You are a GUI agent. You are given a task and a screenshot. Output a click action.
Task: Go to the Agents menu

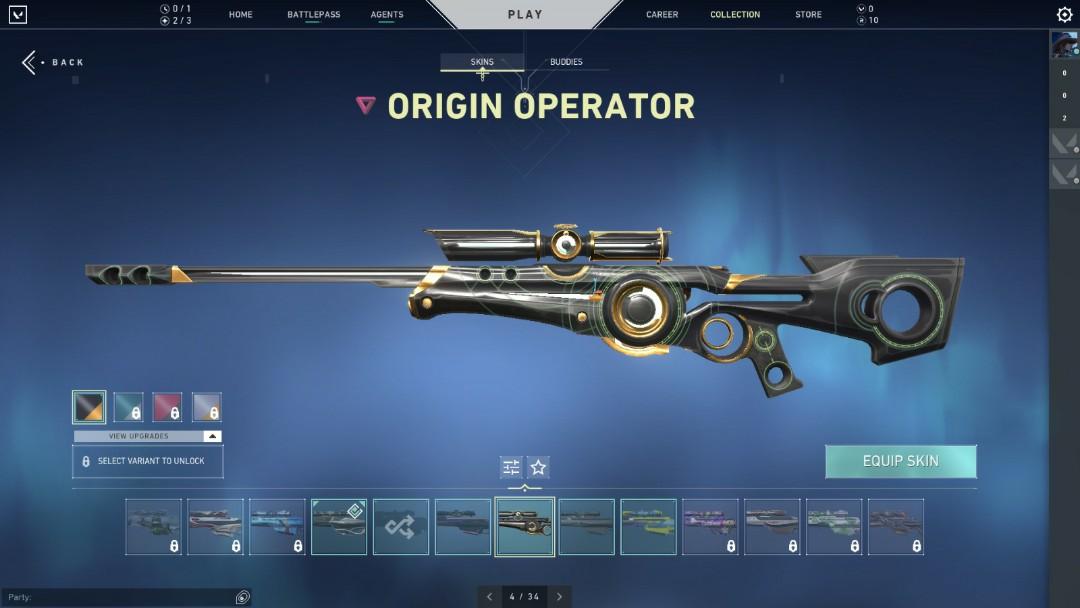(x=387, y=15)
